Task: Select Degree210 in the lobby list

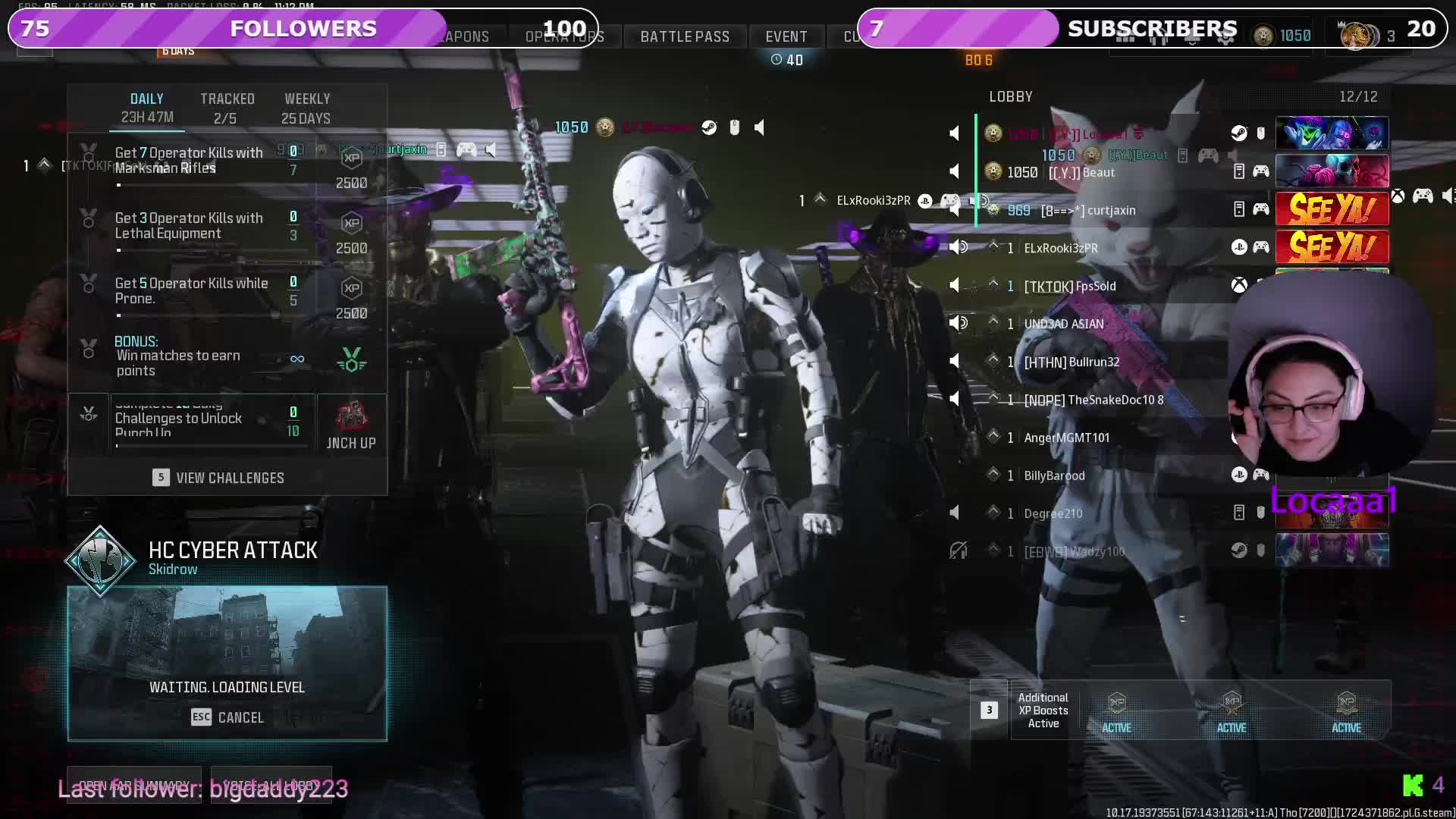Action: pyautogui.click(x=1053, y=513)
